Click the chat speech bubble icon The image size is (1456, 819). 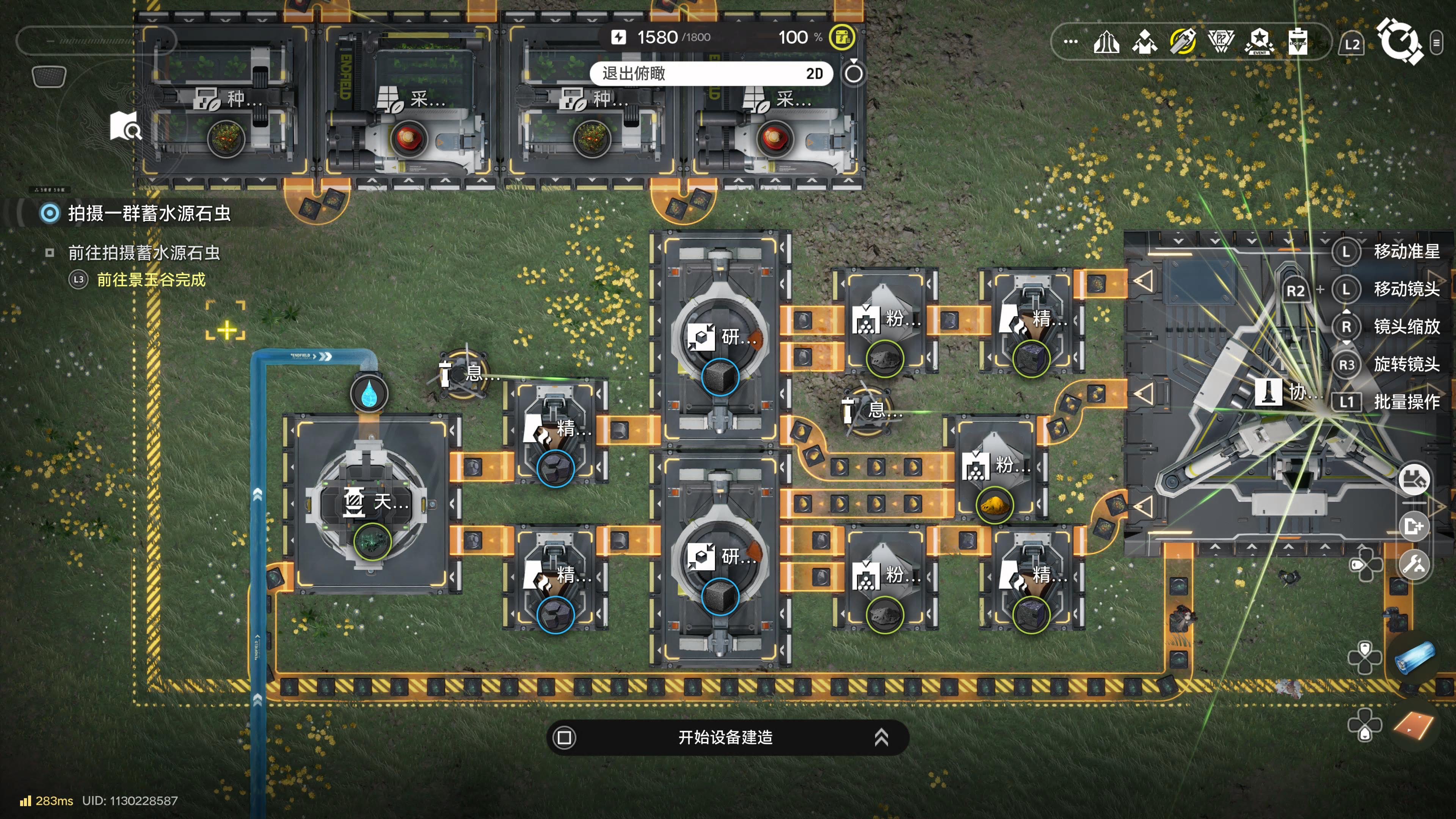pos(49,76)
